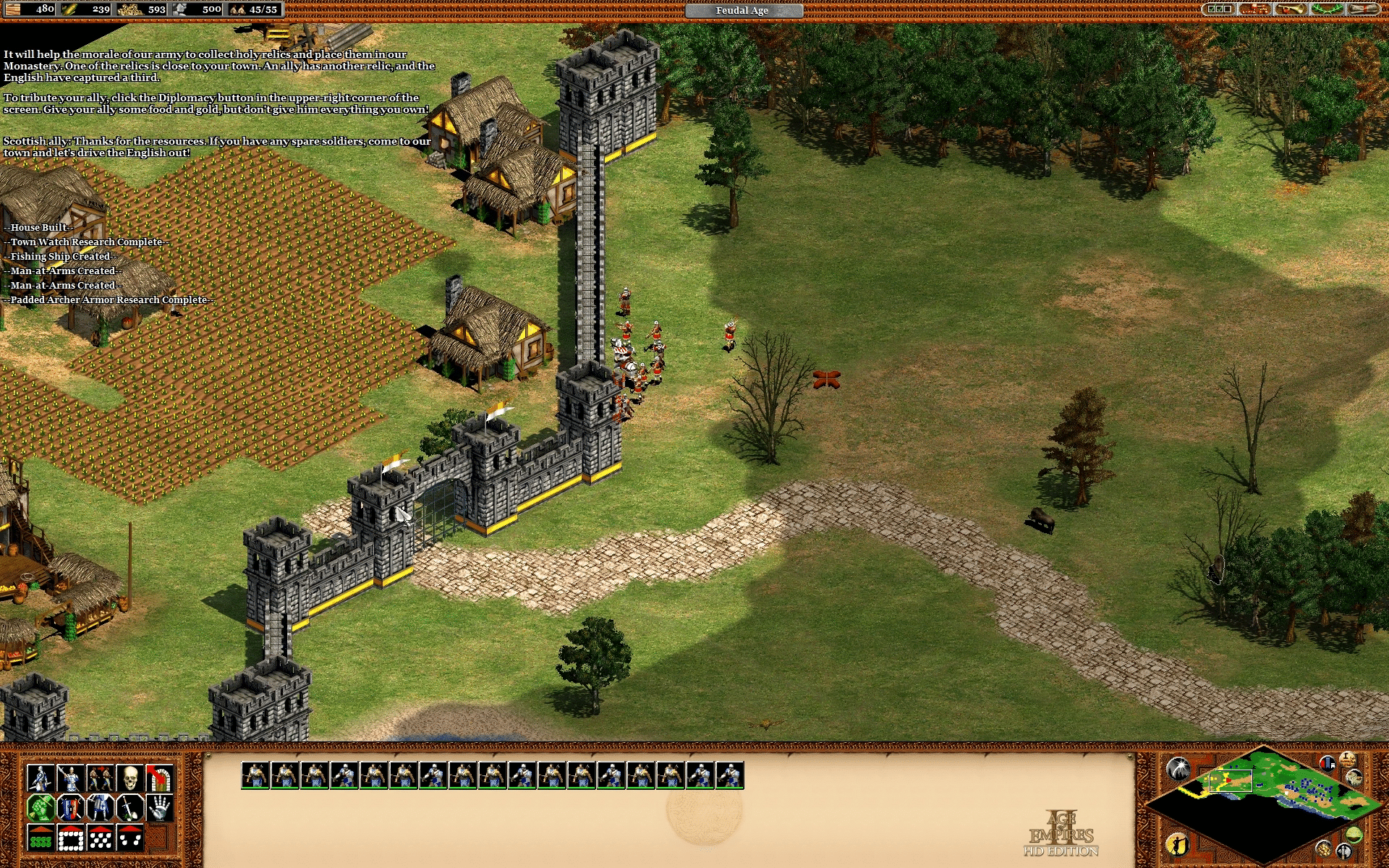This screenshot has width=1389, height=868.
Task: Select No Attack stance sword-in-ground icon
Action: click(129, 808)
